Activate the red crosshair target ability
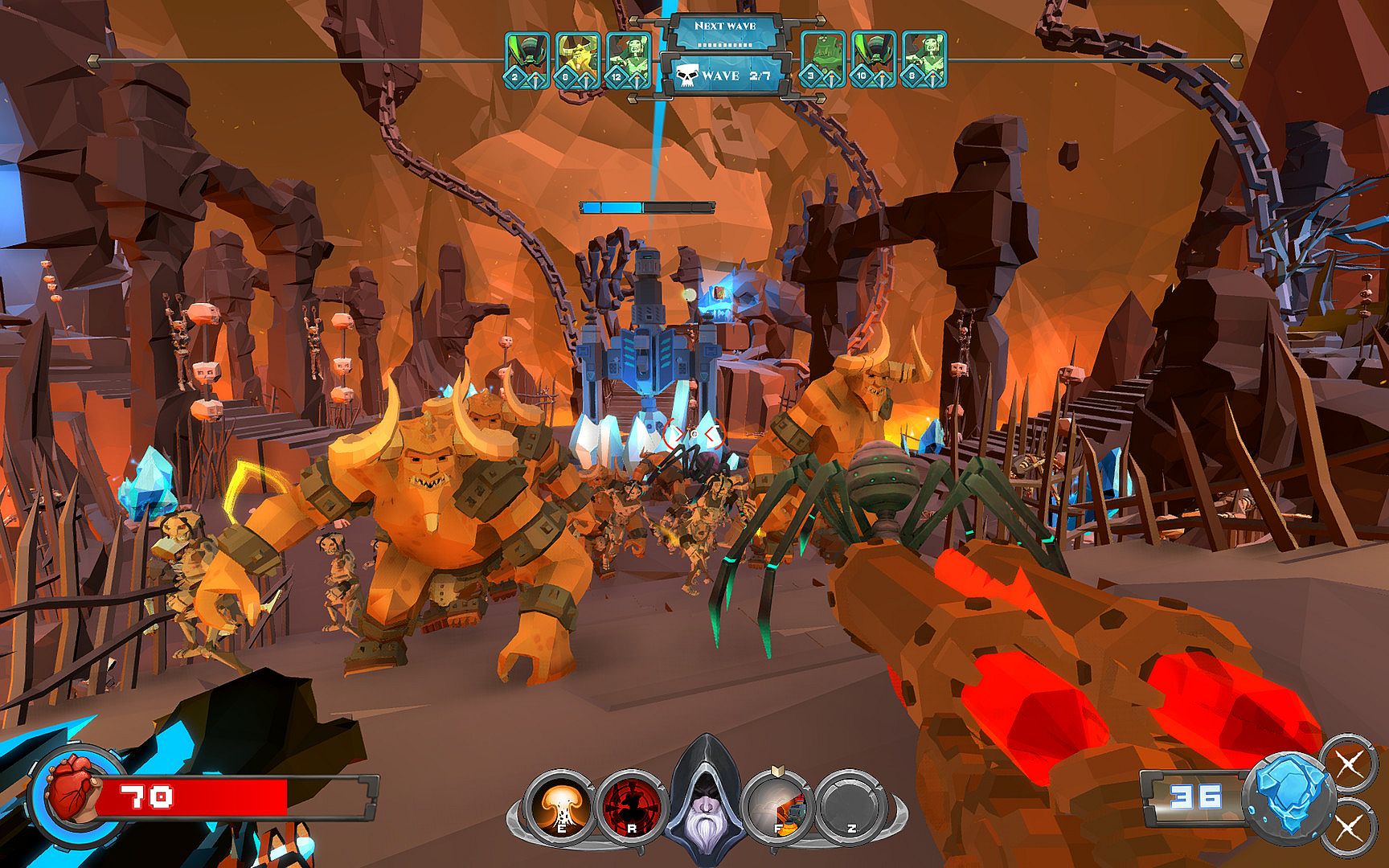Viewport: 1389px width, 868px height. [x=632, y=806]
